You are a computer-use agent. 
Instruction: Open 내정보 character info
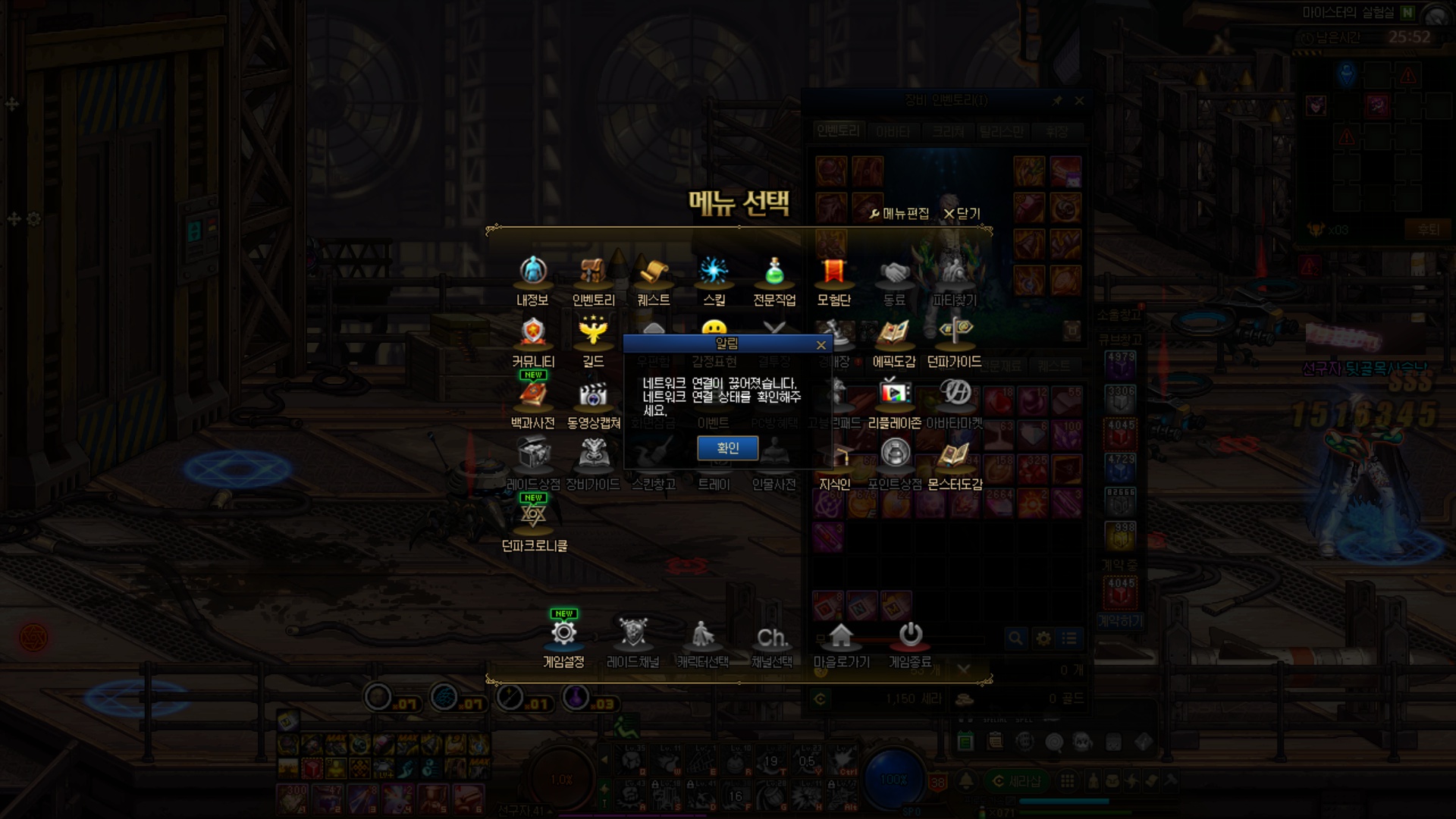[x=533, y=281]
